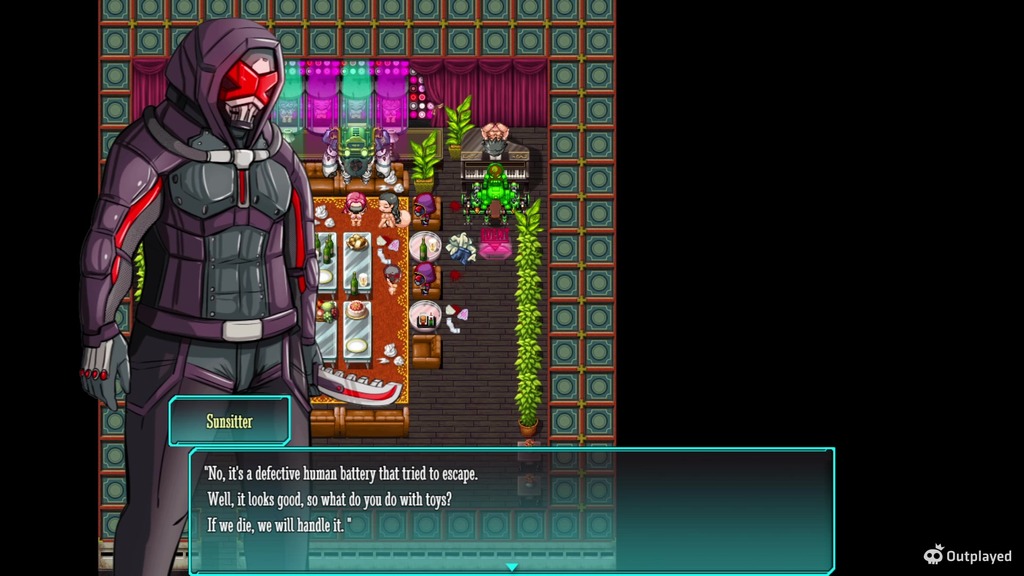Advance dialogue with the down arrow indicator

point(512,567)
